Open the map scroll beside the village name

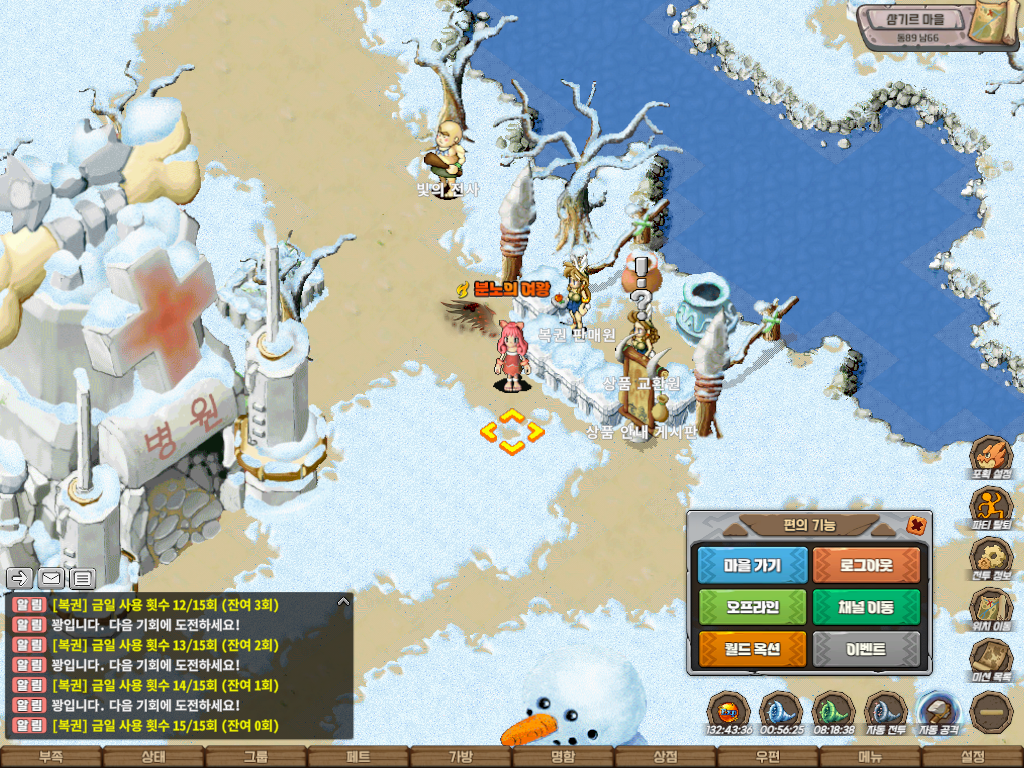[1000, 24]
